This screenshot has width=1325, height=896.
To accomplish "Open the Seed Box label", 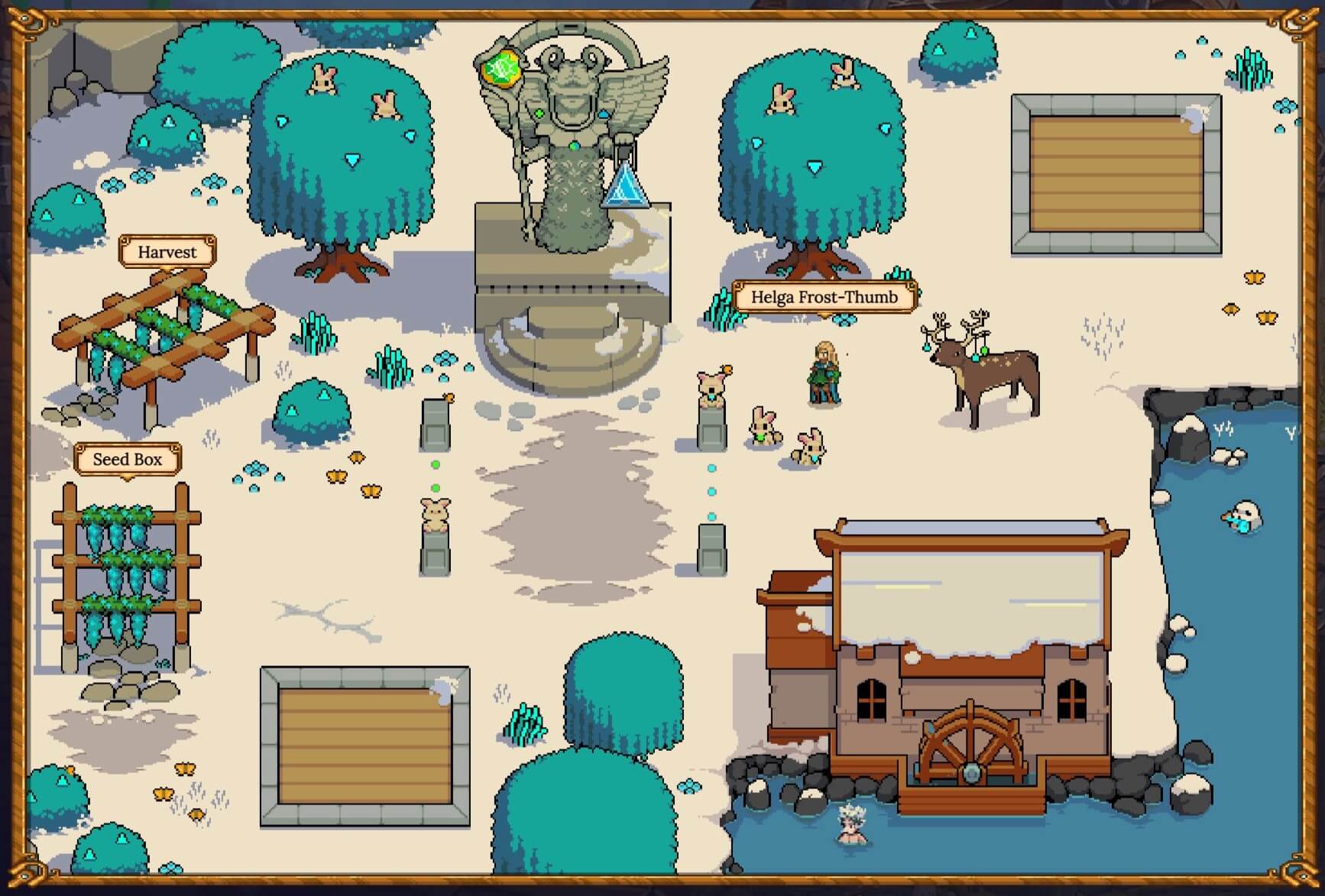I will (x=128, y=459).
